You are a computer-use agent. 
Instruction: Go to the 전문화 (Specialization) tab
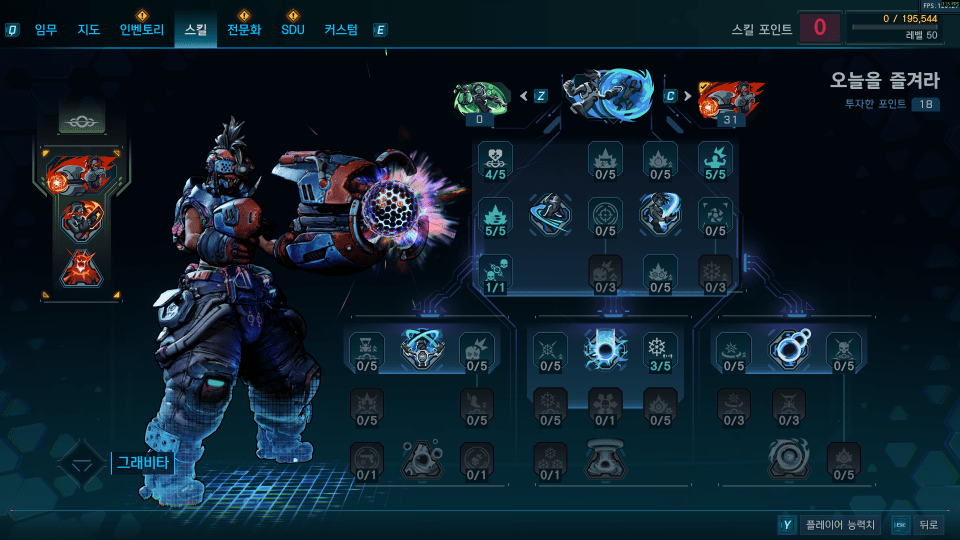244,30
